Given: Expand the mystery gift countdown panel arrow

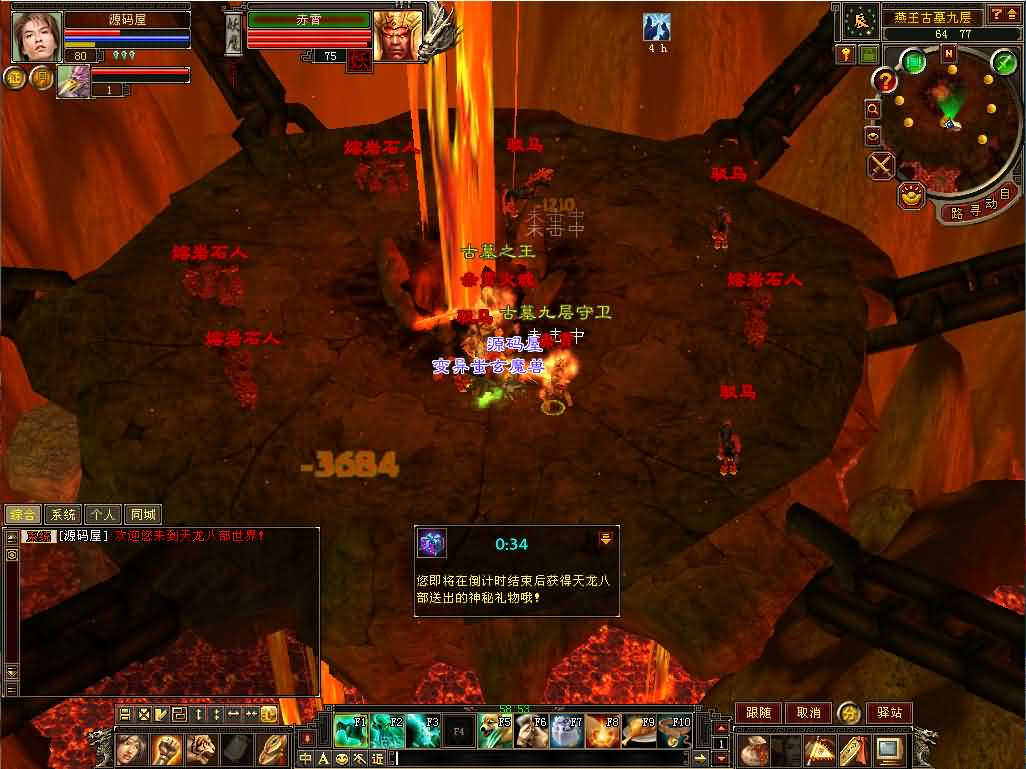Looking at the screenshot, I should 605,539.
